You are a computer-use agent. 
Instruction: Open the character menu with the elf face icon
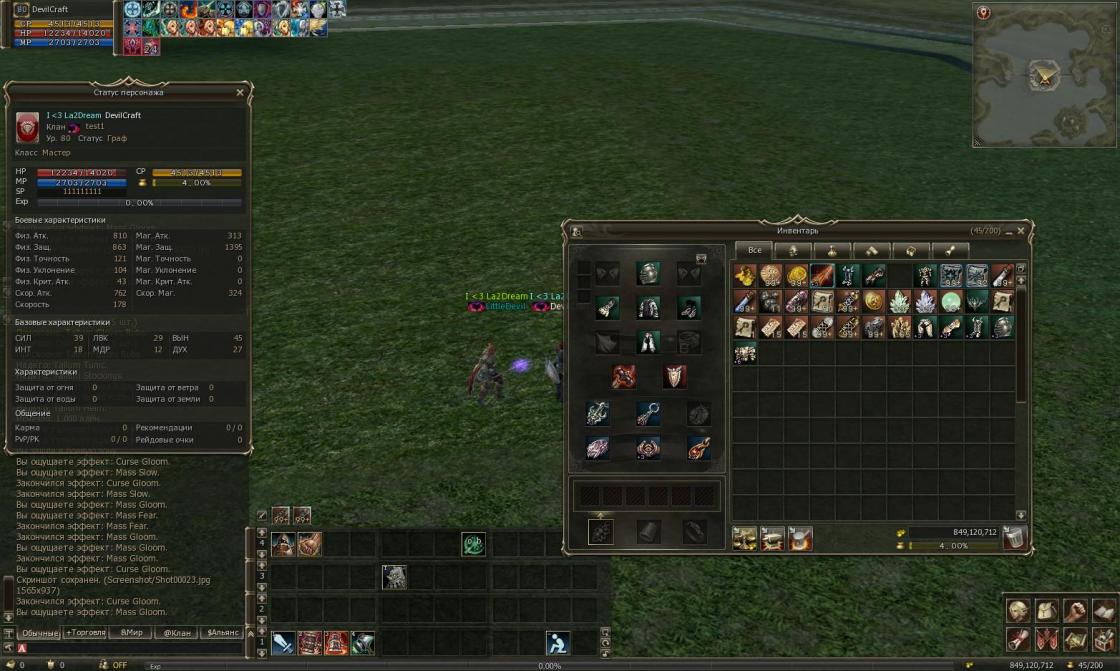(1018, 610)
